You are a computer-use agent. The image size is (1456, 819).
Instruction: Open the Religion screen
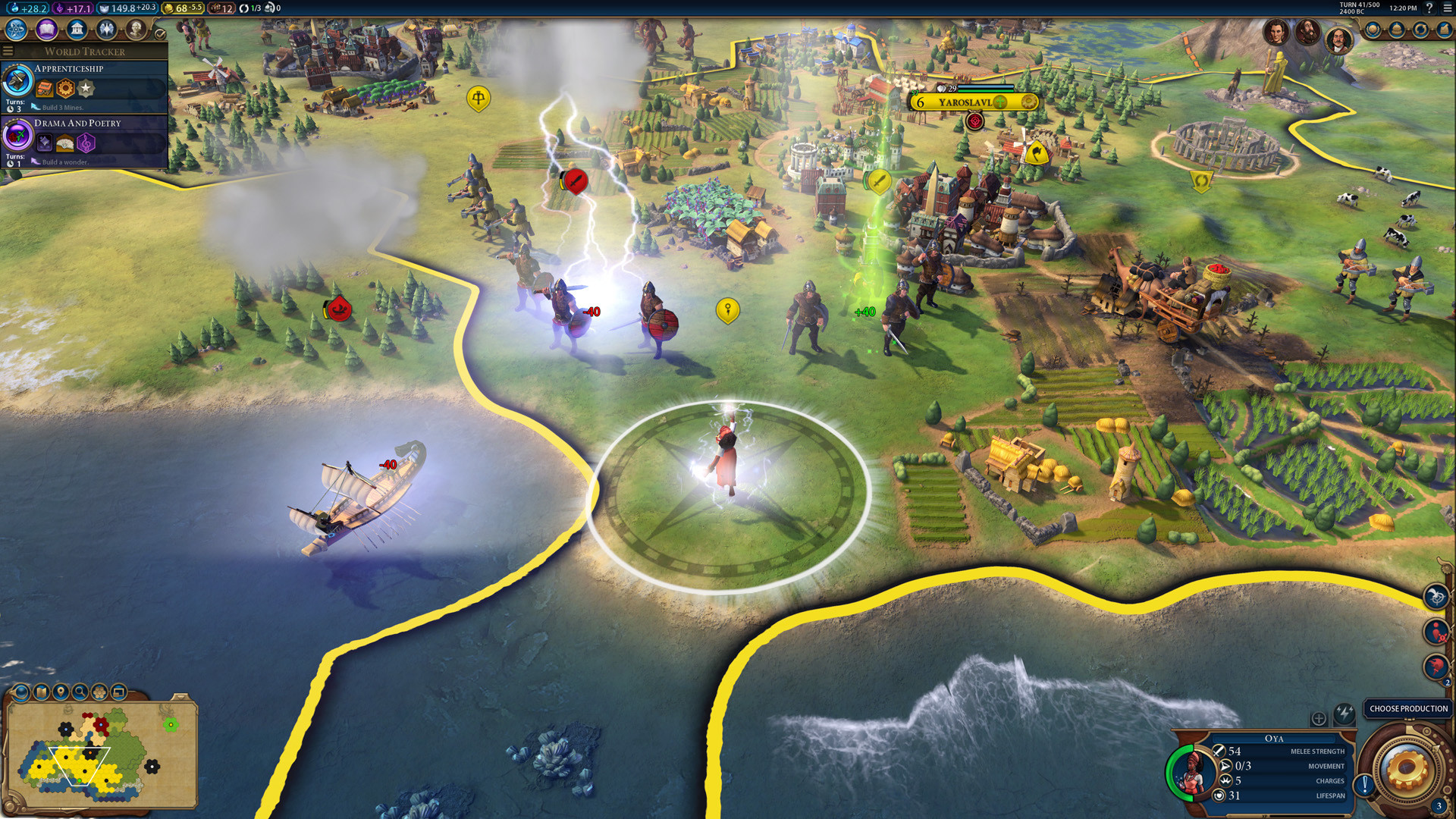[x=107, y=30]
